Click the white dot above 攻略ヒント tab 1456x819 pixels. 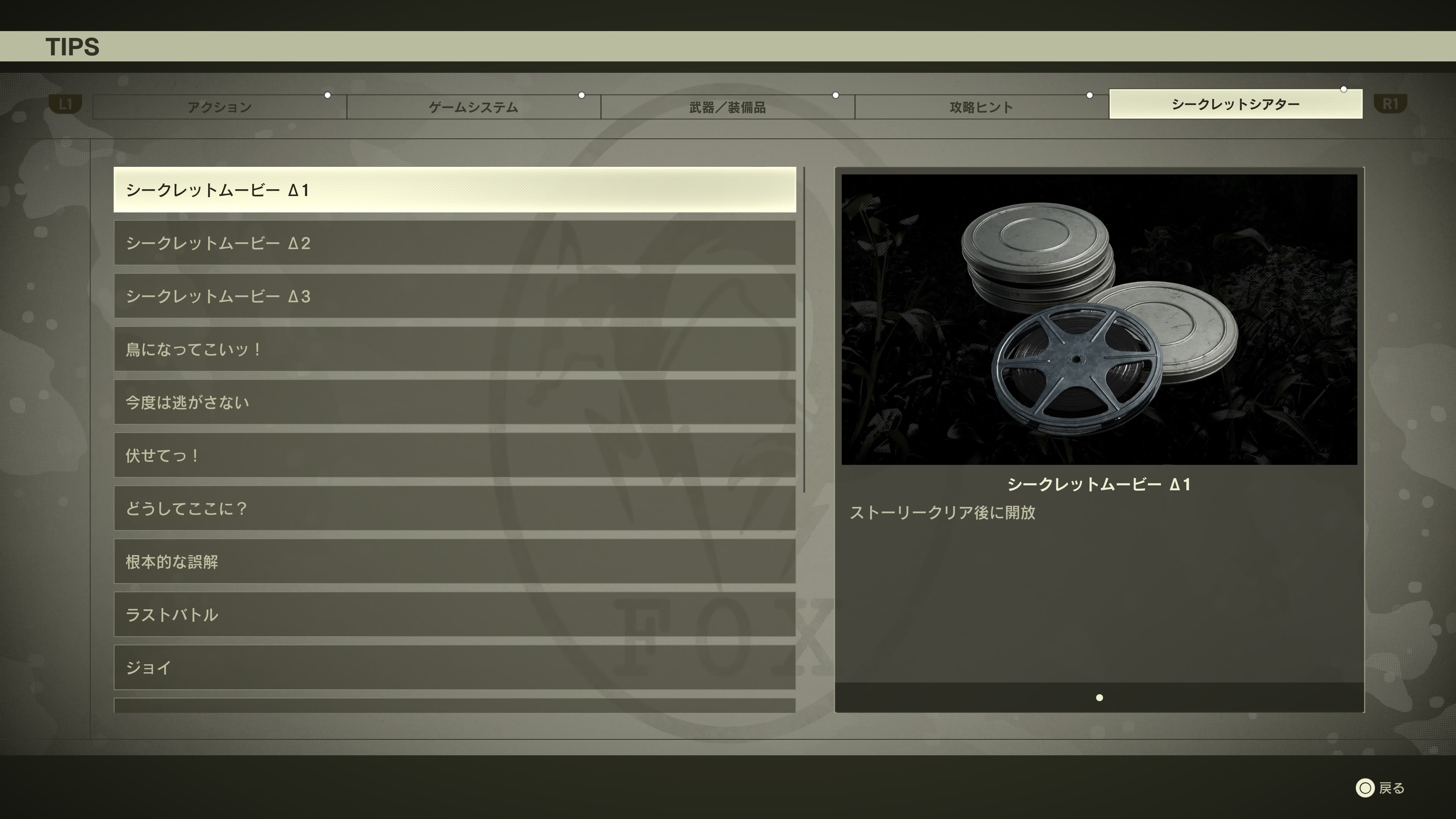pos(1089,95)
